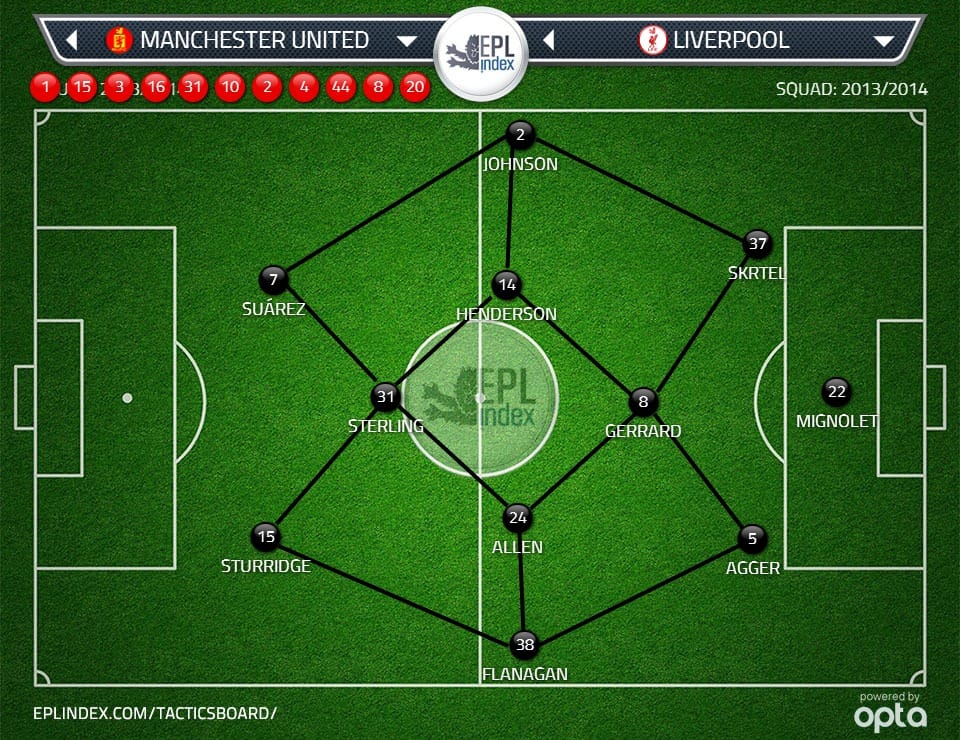Select the Johnson number 2 player token
This screenshot has width=960, height=740.
[520, 135]
